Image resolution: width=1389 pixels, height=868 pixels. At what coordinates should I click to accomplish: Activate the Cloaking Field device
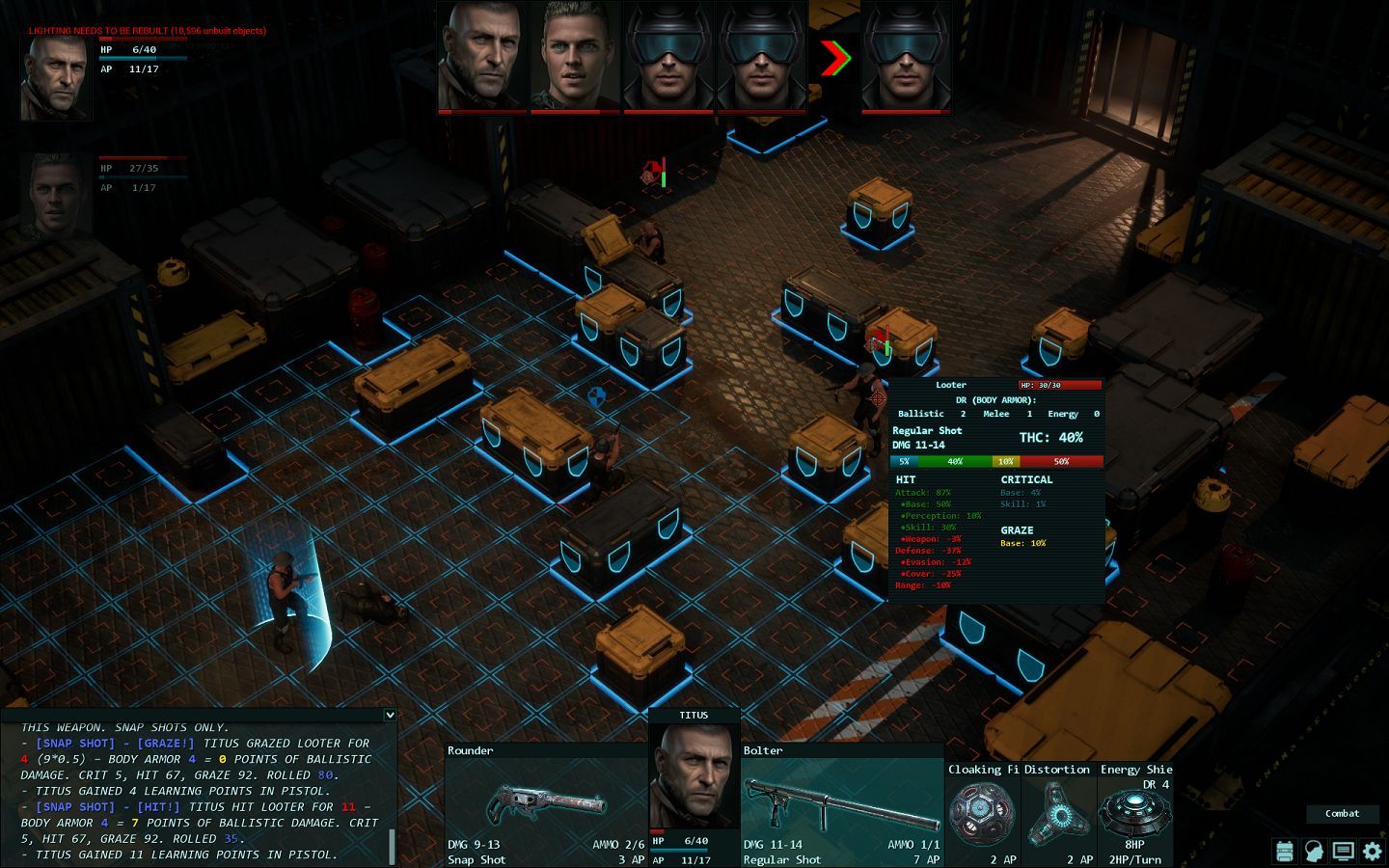pos(981,813)
